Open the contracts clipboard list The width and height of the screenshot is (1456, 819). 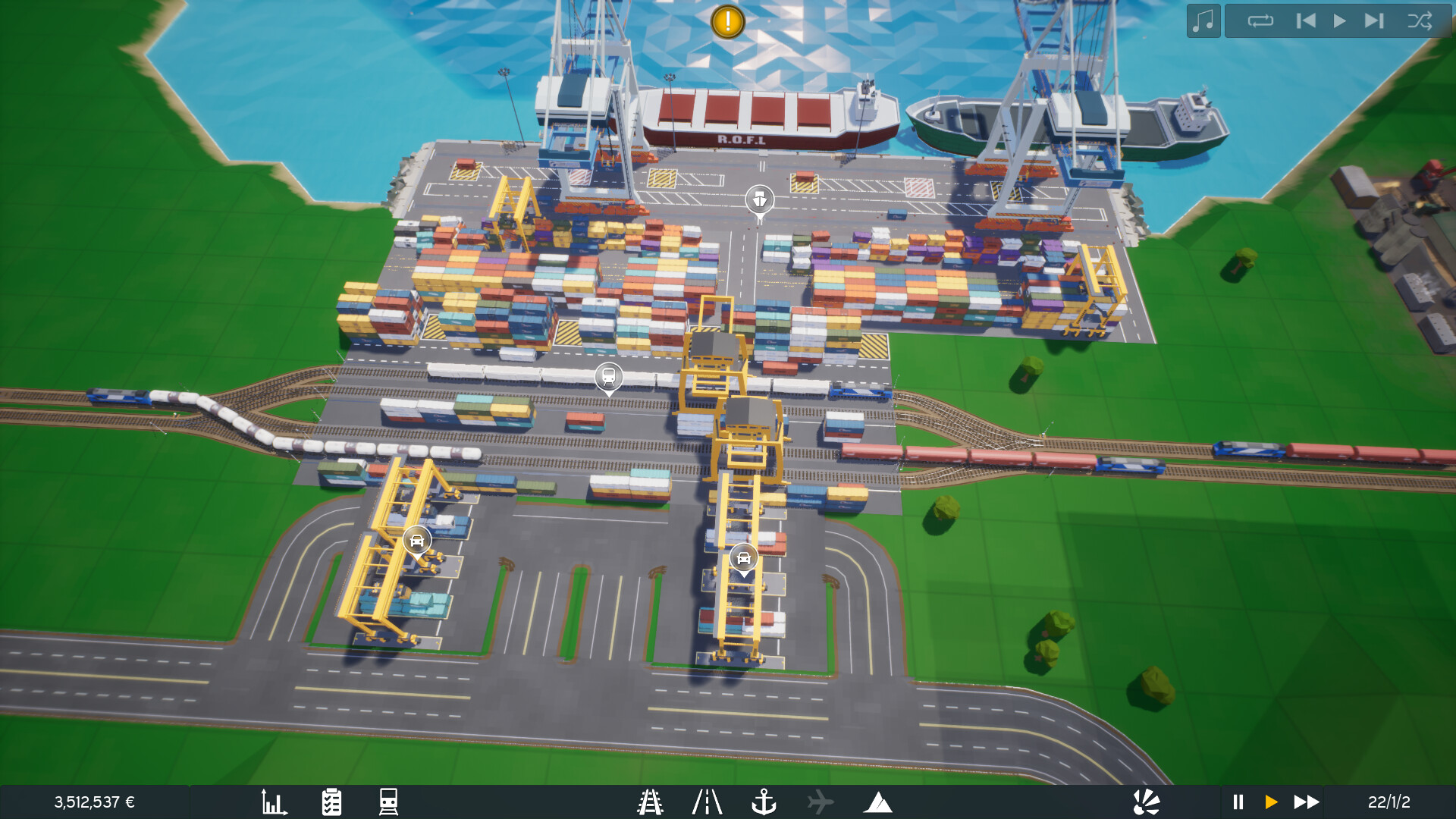tap(331, 800)
